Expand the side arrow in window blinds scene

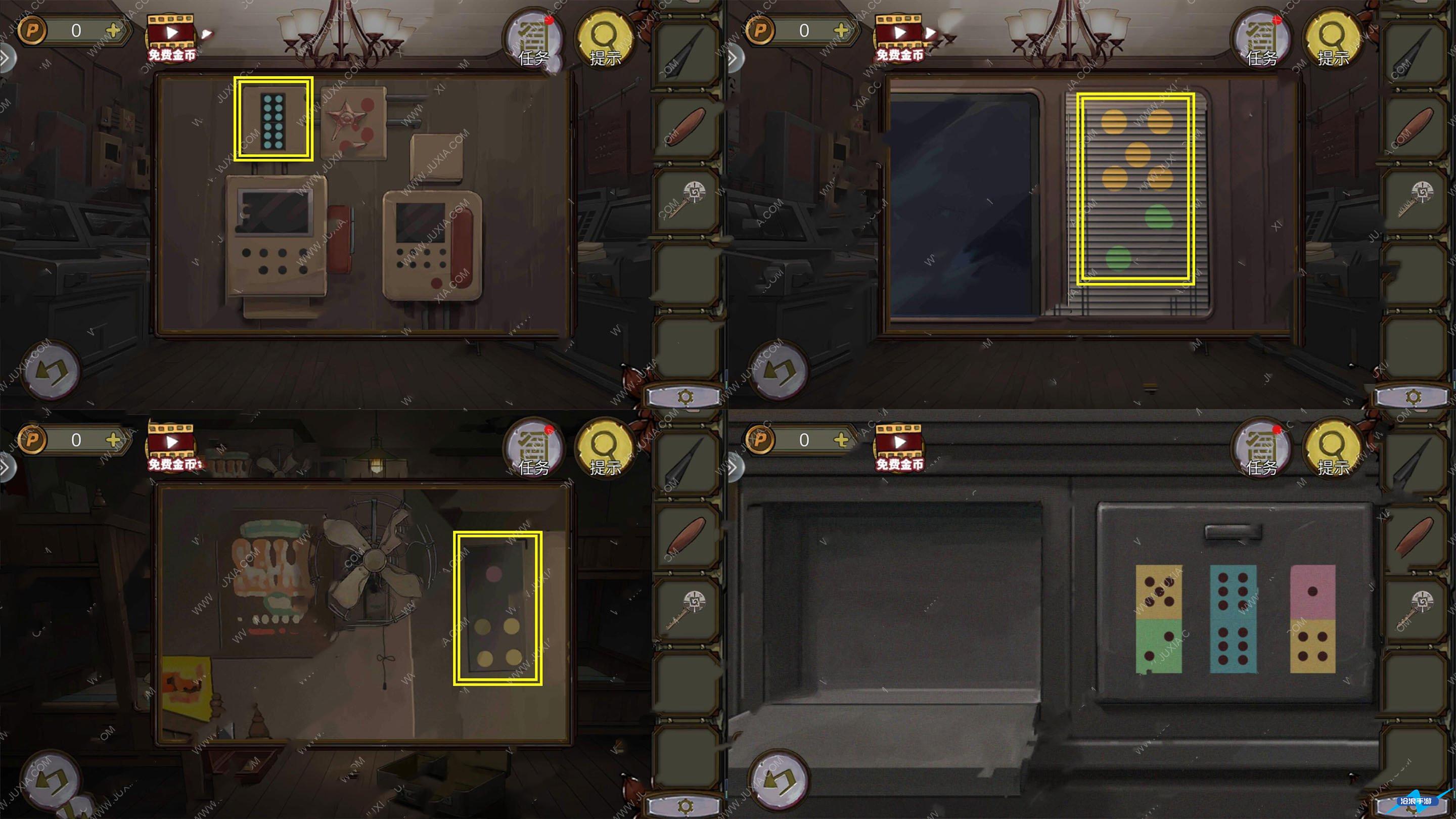(x=733, y=58)
